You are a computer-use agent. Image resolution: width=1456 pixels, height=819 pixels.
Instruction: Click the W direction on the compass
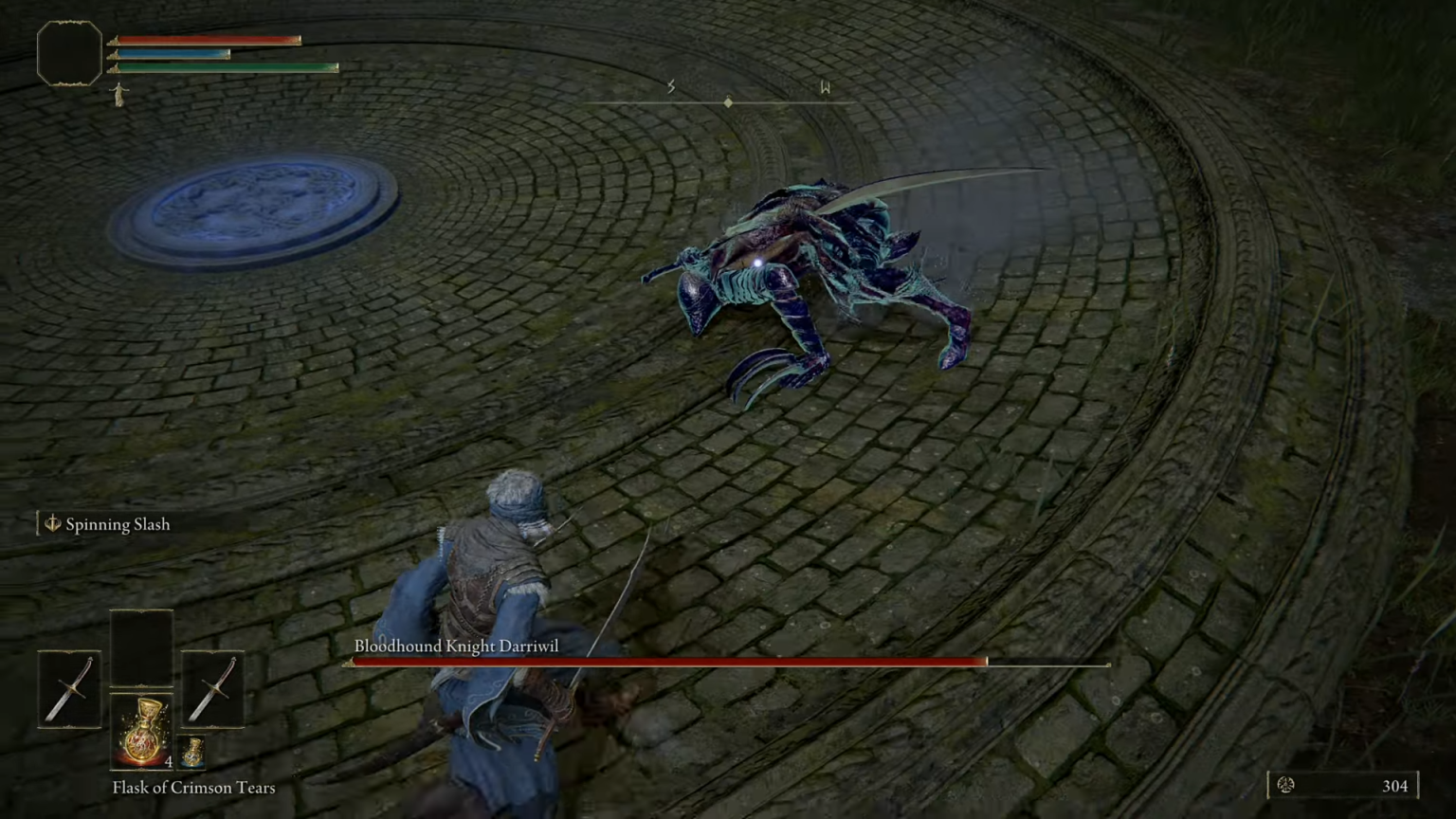[x=825, y=88]
